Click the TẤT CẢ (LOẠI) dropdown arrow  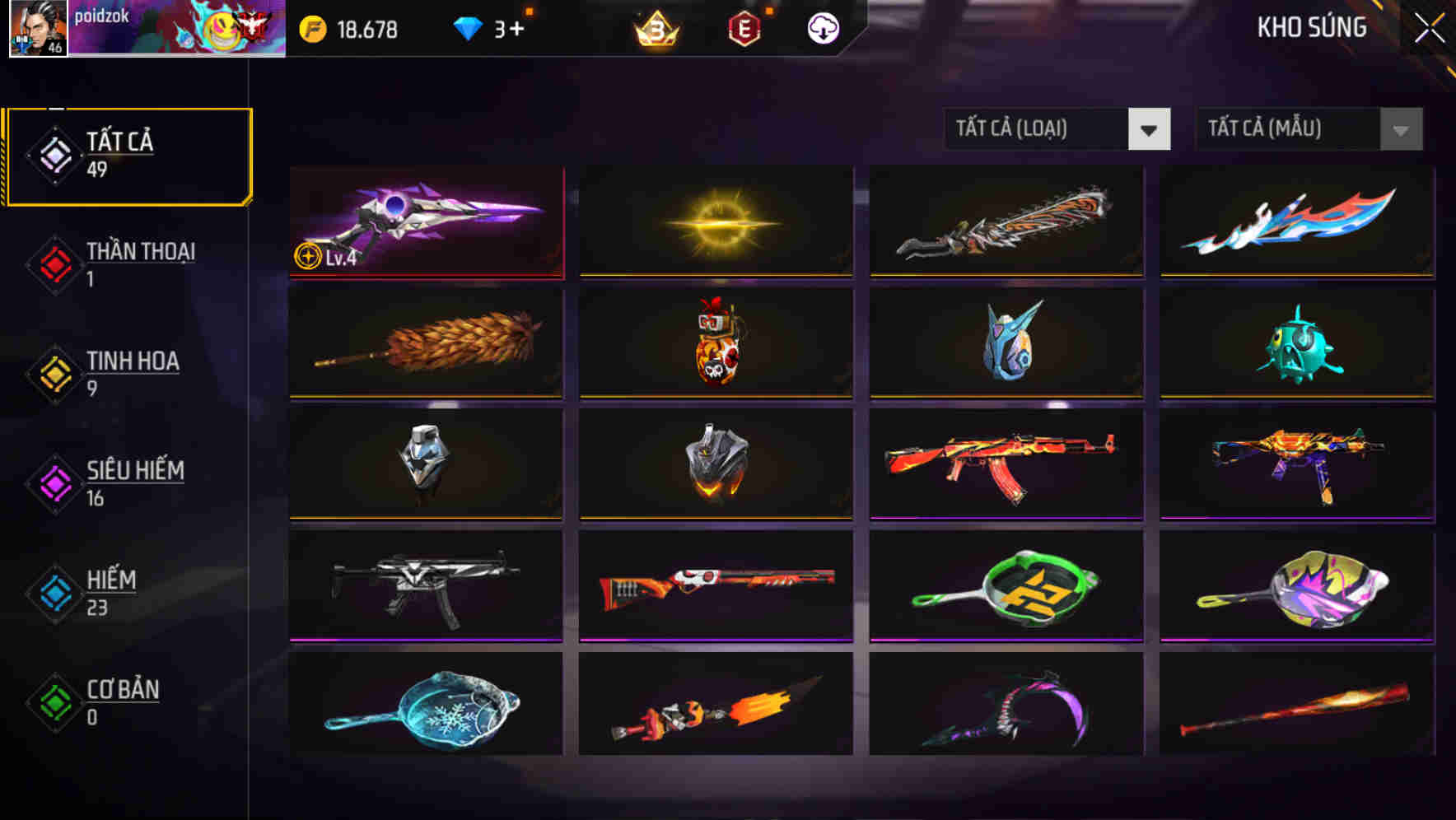coord(1150,129)
